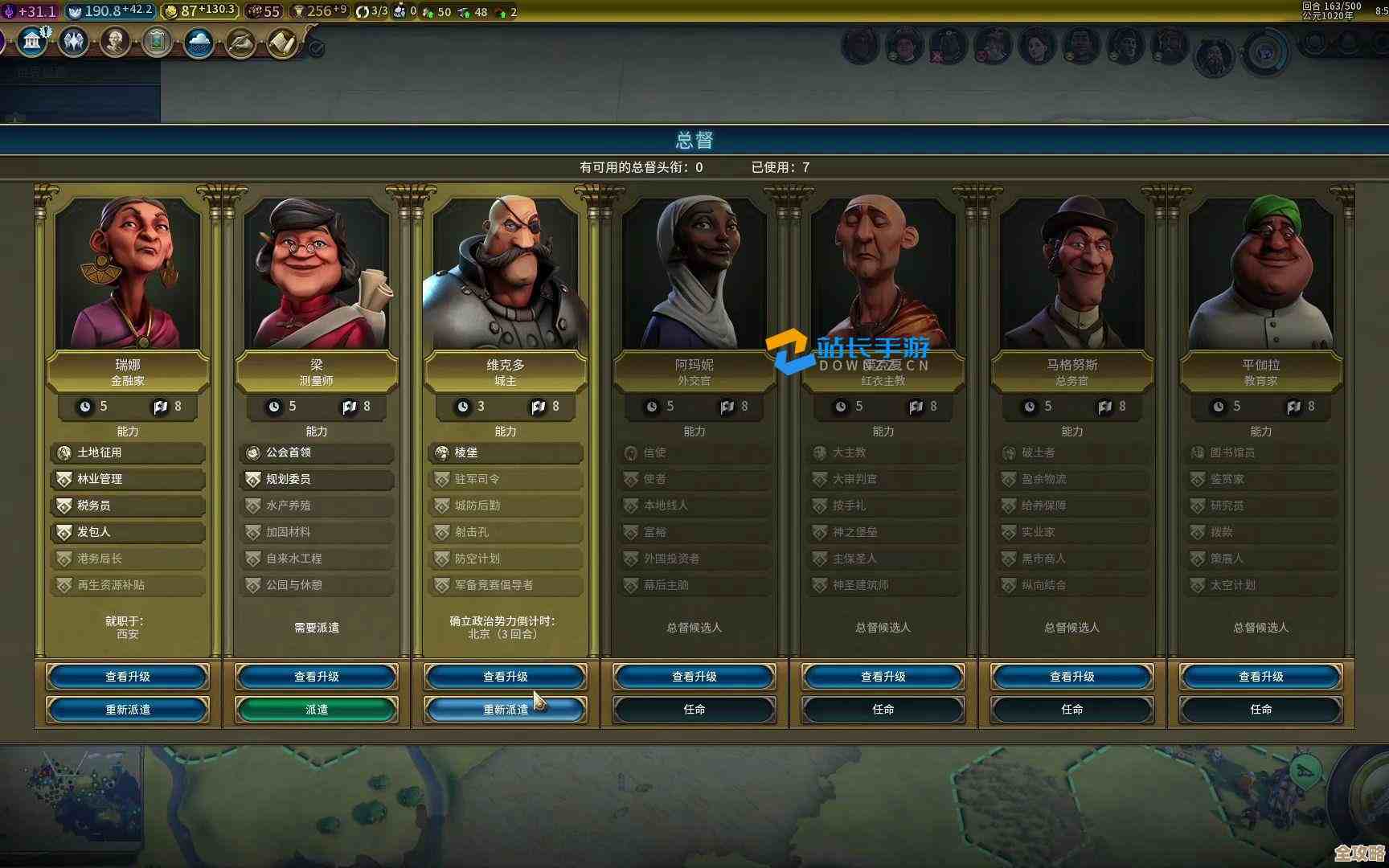Open the scroll icon in the top bar
This screenshot has height=868, width=1389.
pyautogui.click(x=282, y=43)
